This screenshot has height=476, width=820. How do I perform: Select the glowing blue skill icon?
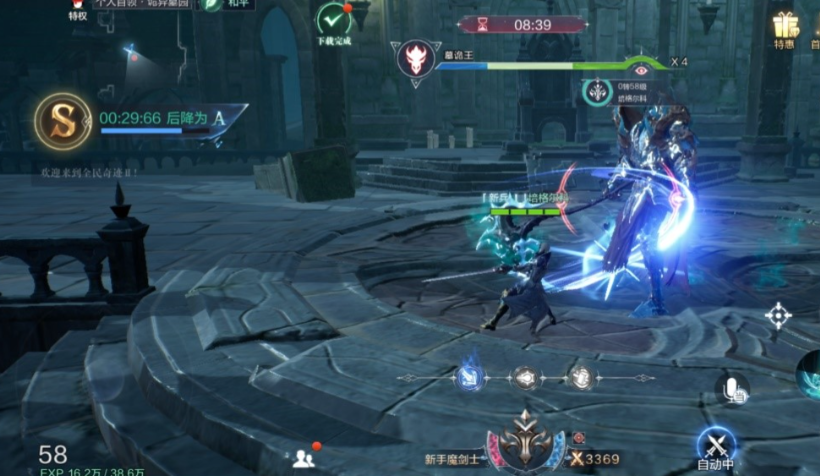tap(469, 377)
